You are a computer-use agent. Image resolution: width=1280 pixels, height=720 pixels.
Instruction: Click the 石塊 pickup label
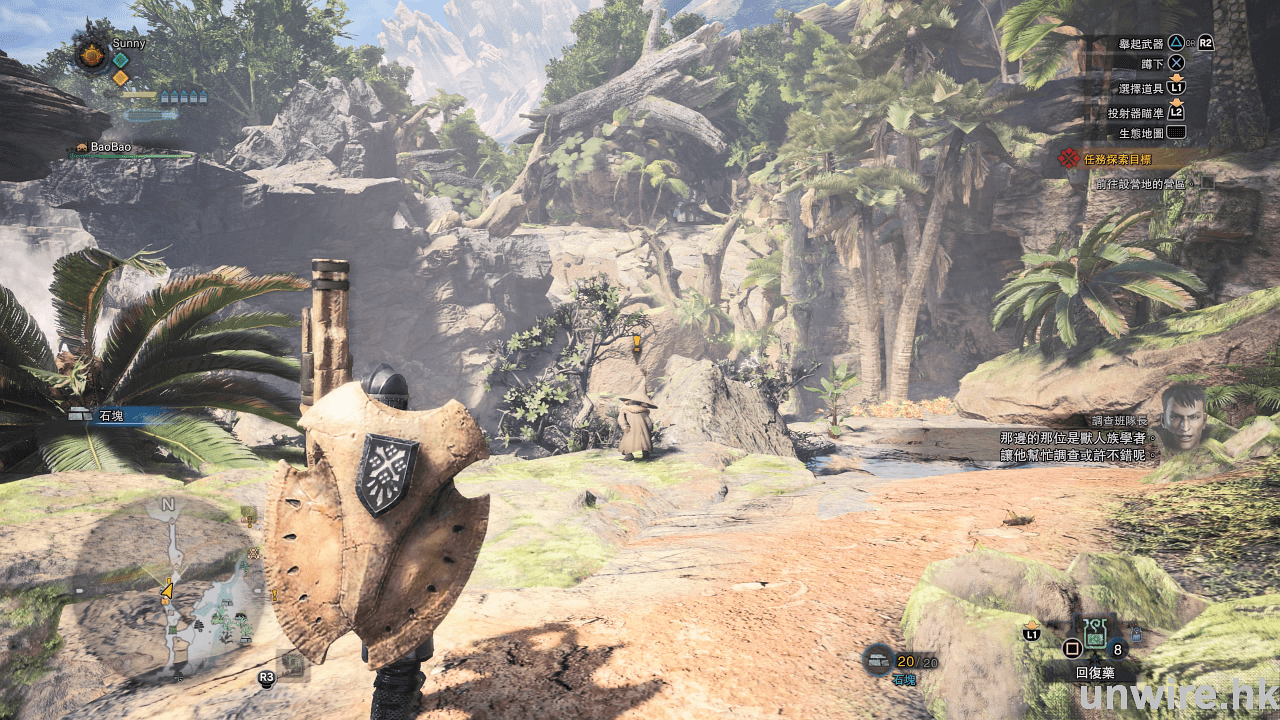pos(110,415)
